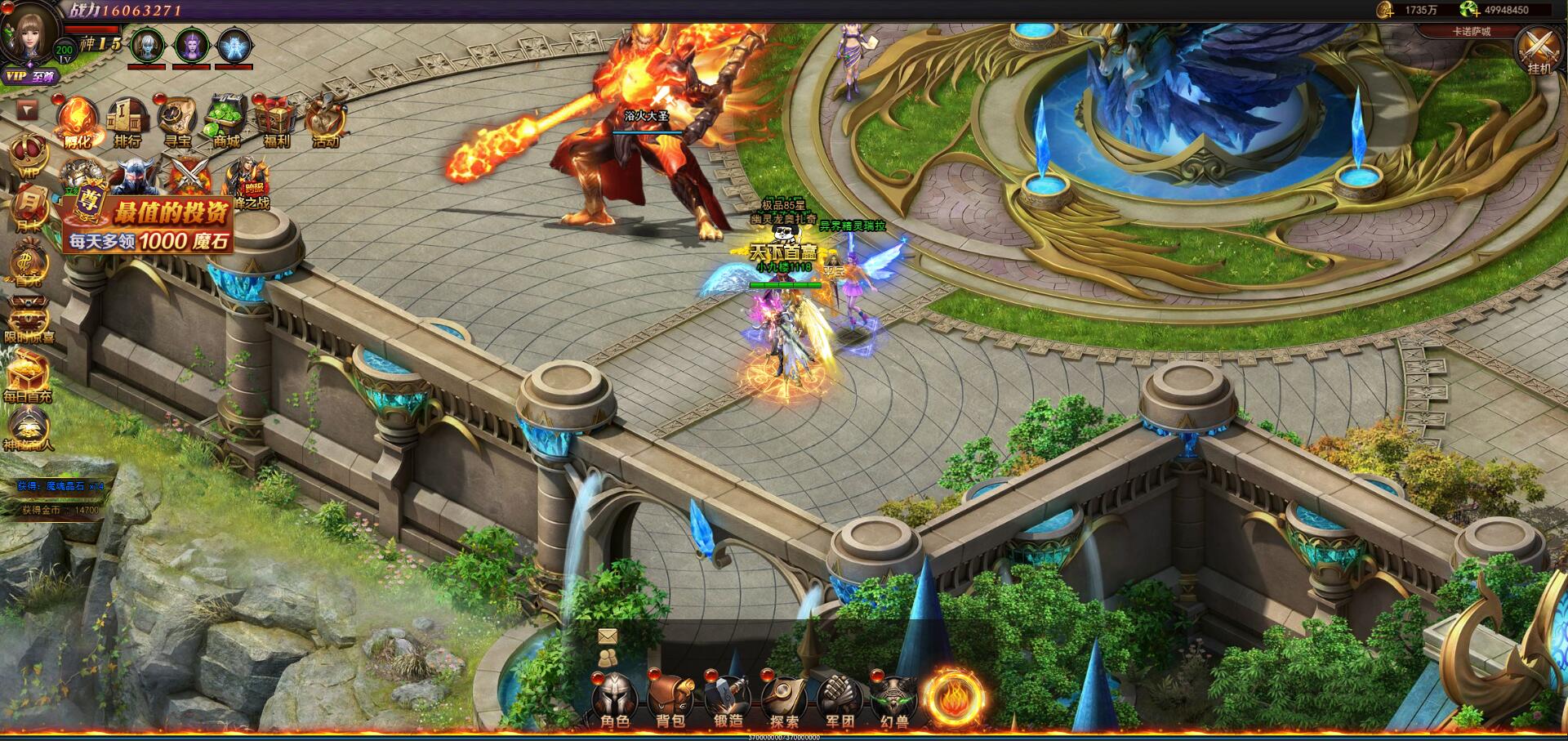Screen dimensions: 1568x741
Task: Open the 排行 ranking board
Action: click(x=127, y=121)
